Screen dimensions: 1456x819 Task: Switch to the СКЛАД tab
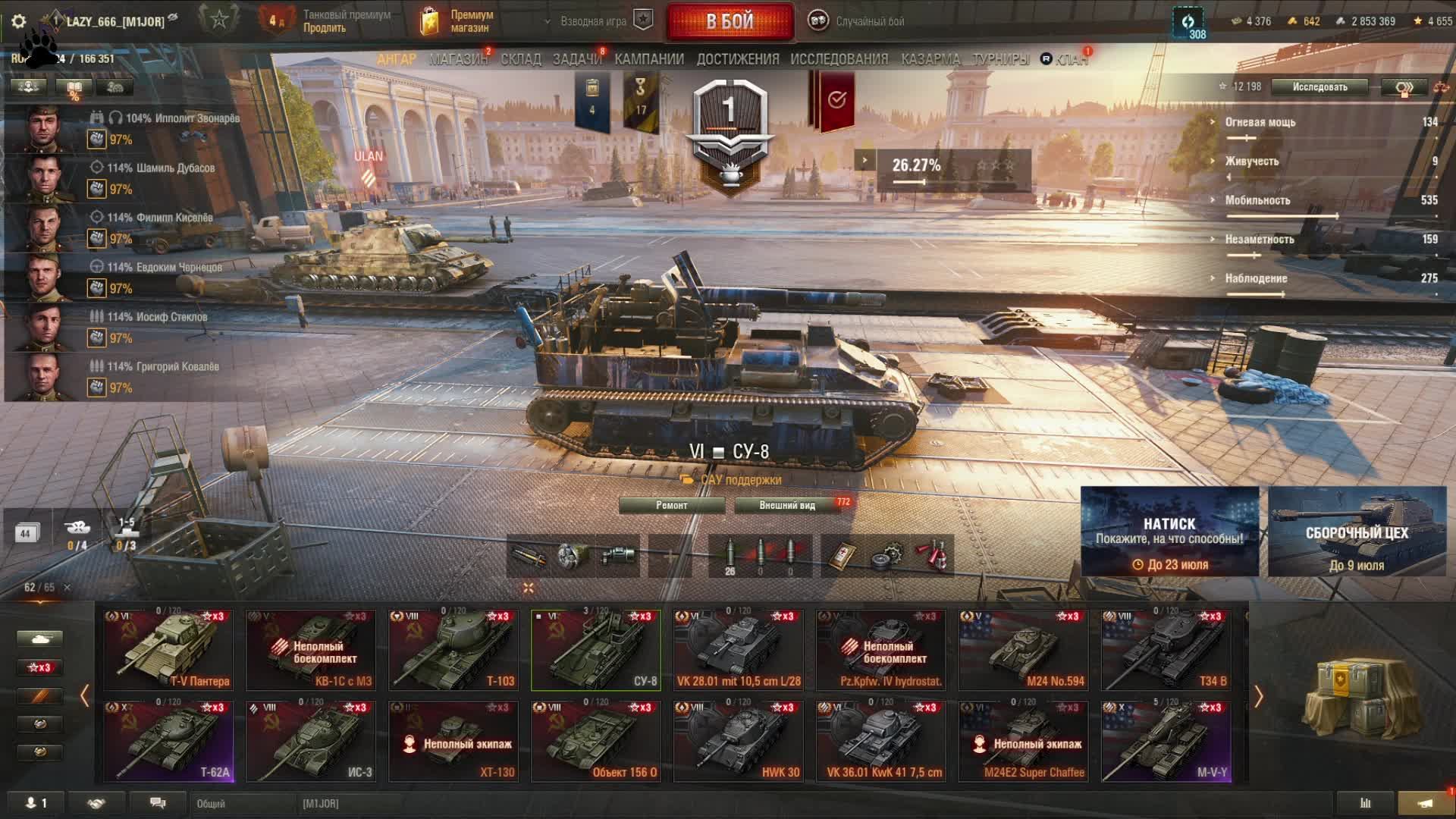coord(521,59)
